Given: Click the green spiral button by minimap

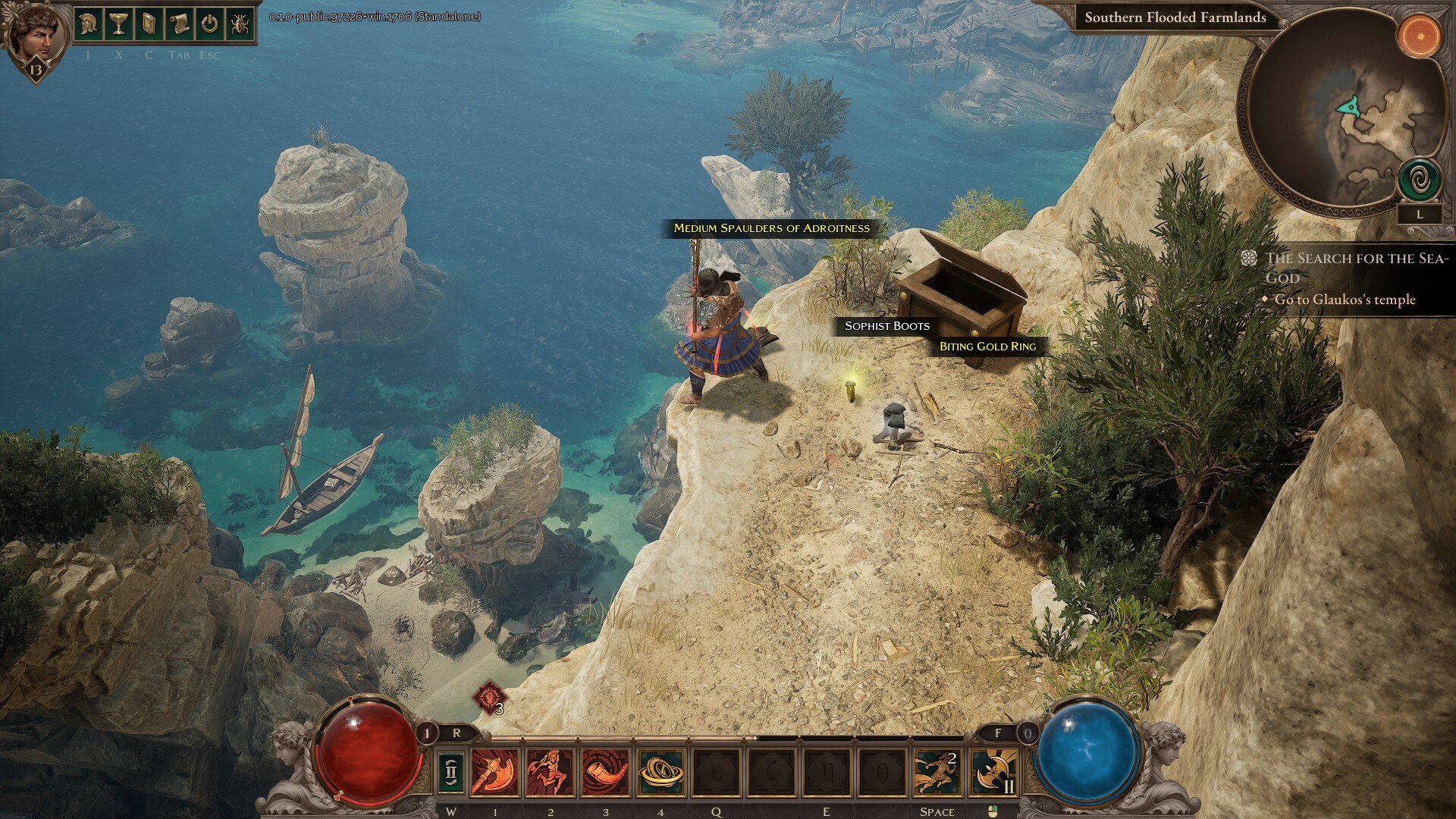Looking at the screenshot, I should (1419, 180).
